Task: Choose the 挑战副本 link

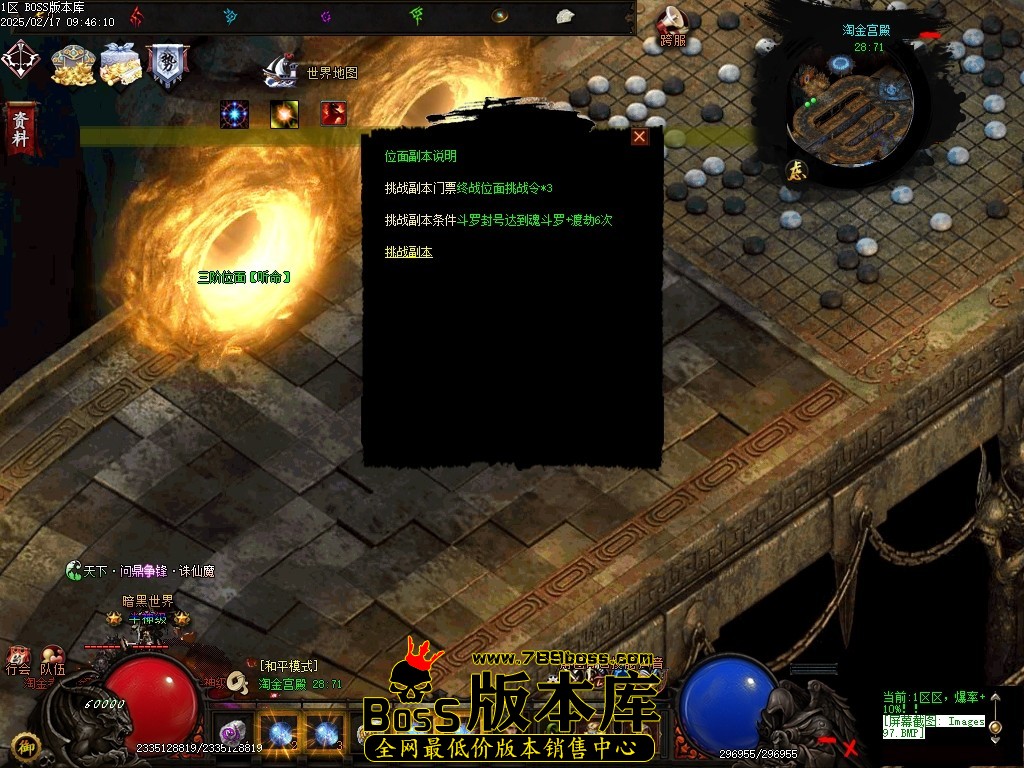Action: pyautogui.click(x=408, y=252)
